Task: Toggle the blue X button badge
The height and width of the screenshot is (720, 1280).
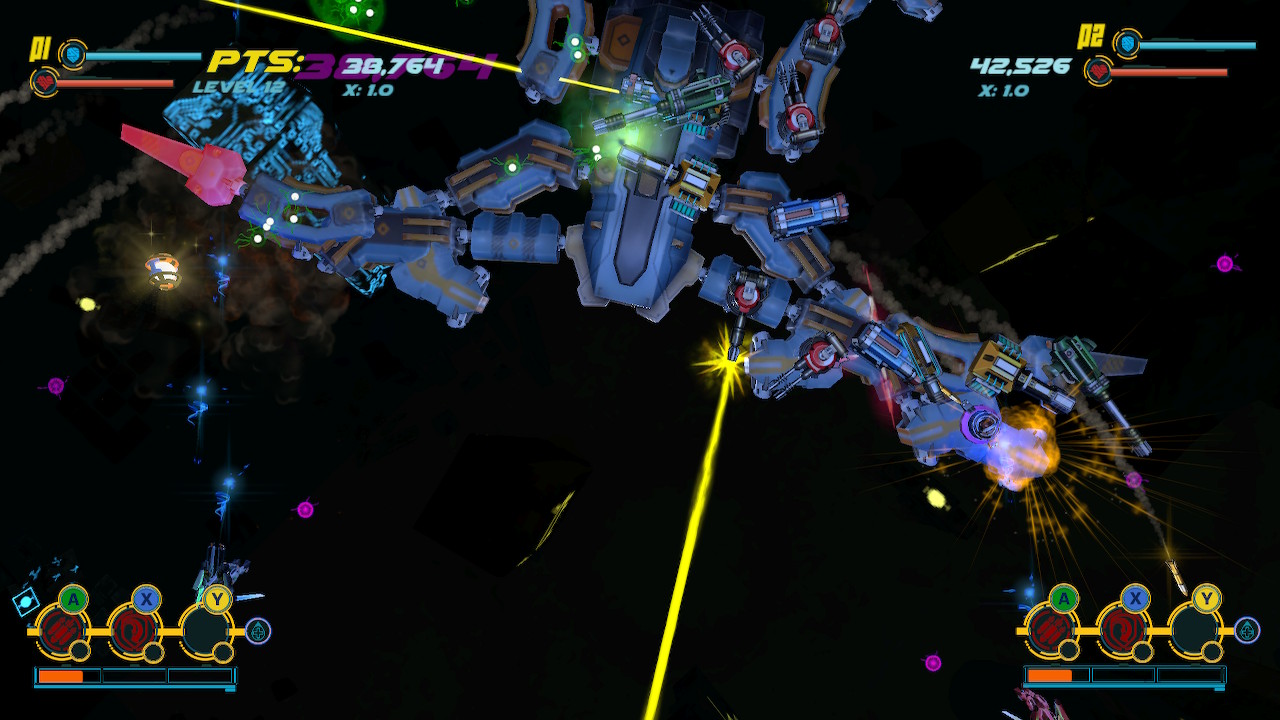Action: coord(145,598)
